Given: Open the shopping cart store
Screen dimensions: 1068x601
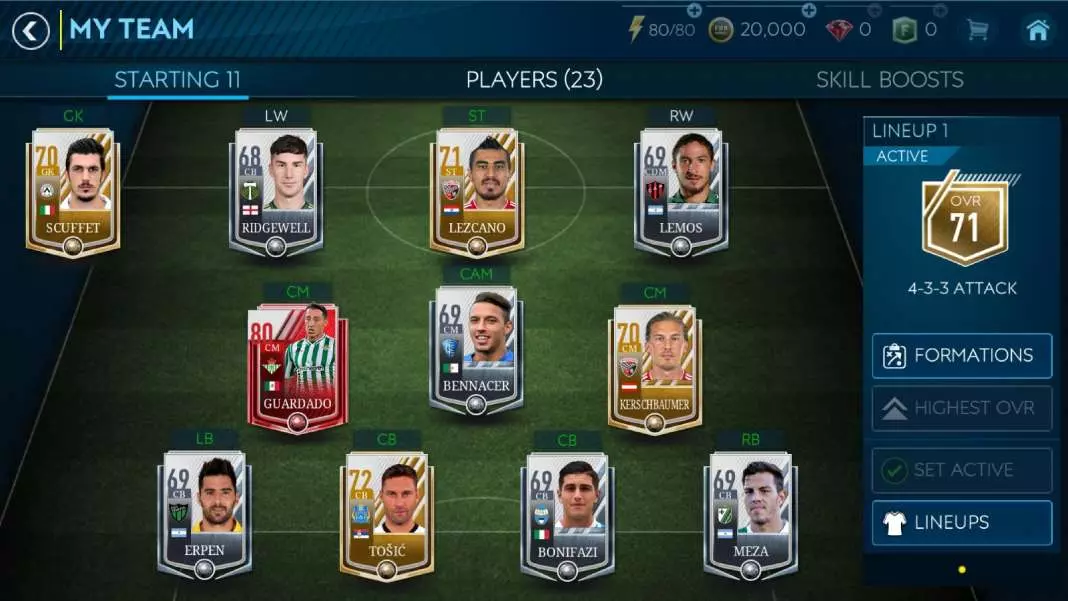Looking at the screenshot, I should (977, 30).
